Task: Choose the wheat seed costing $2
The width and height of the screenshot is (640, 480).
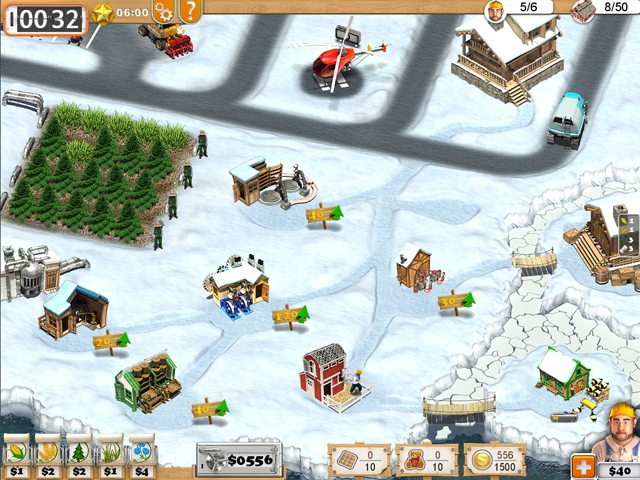Action: click(x=47, y=451)
